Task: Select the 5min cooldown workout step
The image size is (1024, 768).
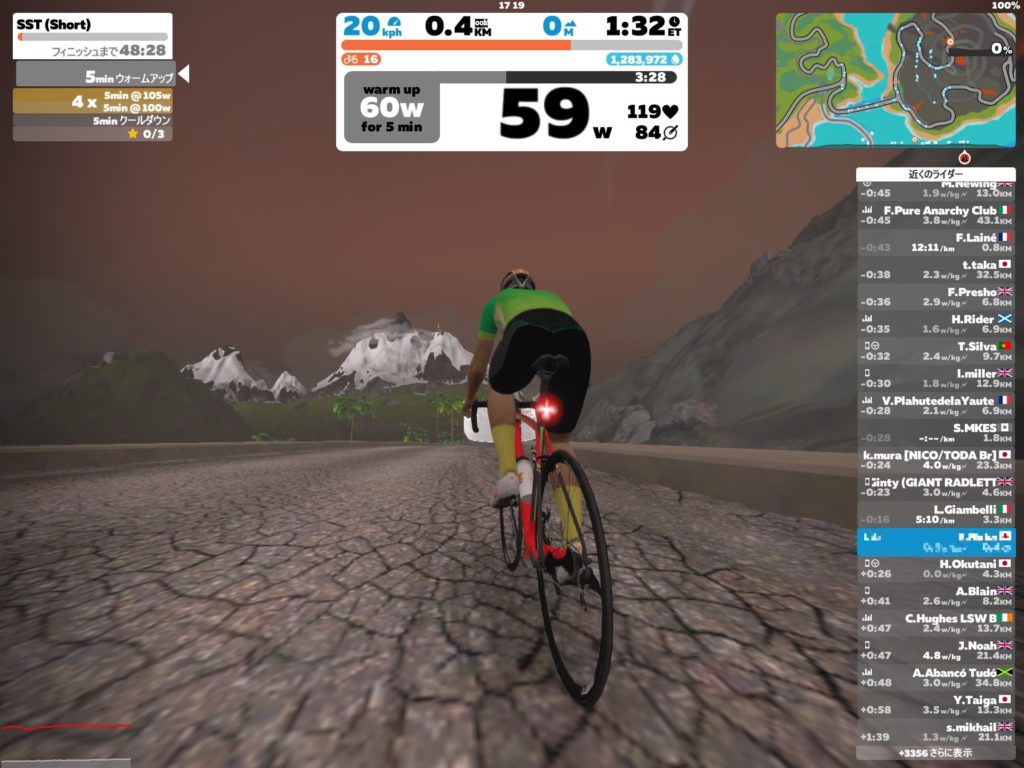Action: [93, 121]
